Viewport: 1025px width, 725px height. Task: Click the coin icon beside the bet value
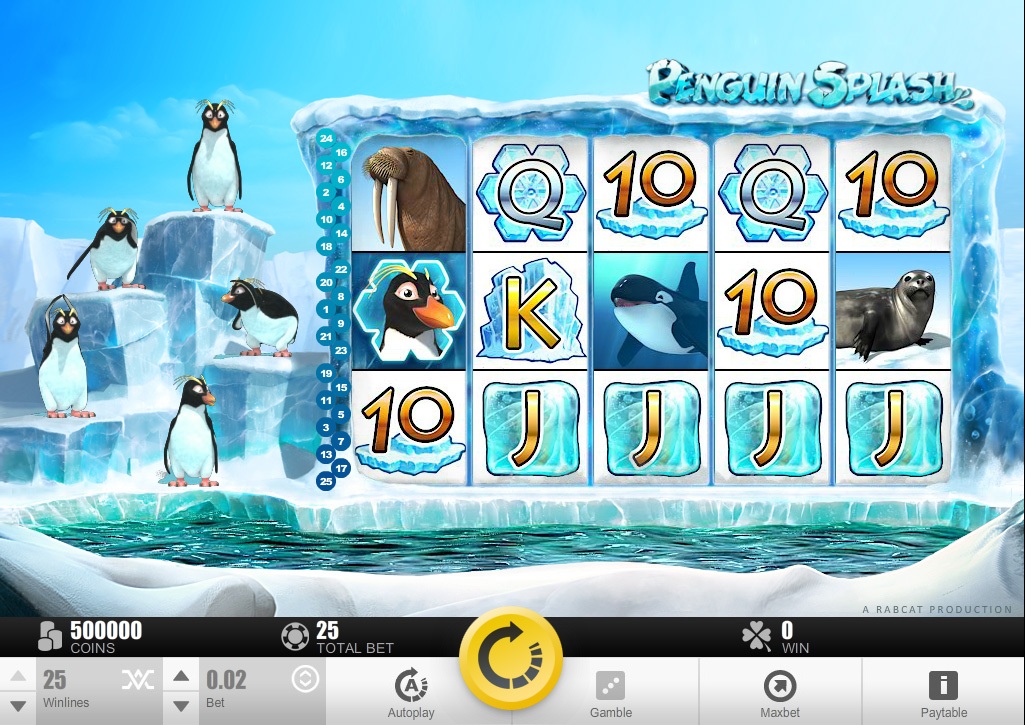(305, 680)
